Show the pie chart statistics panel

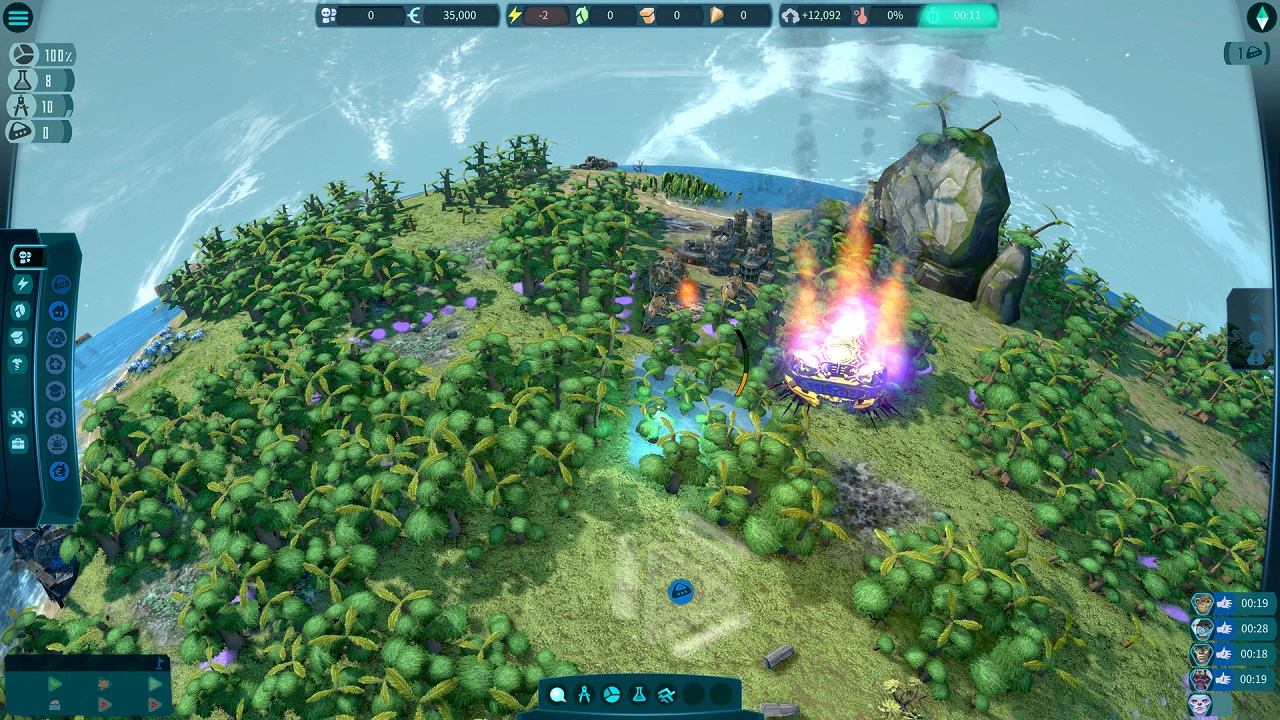coord(612,695)
